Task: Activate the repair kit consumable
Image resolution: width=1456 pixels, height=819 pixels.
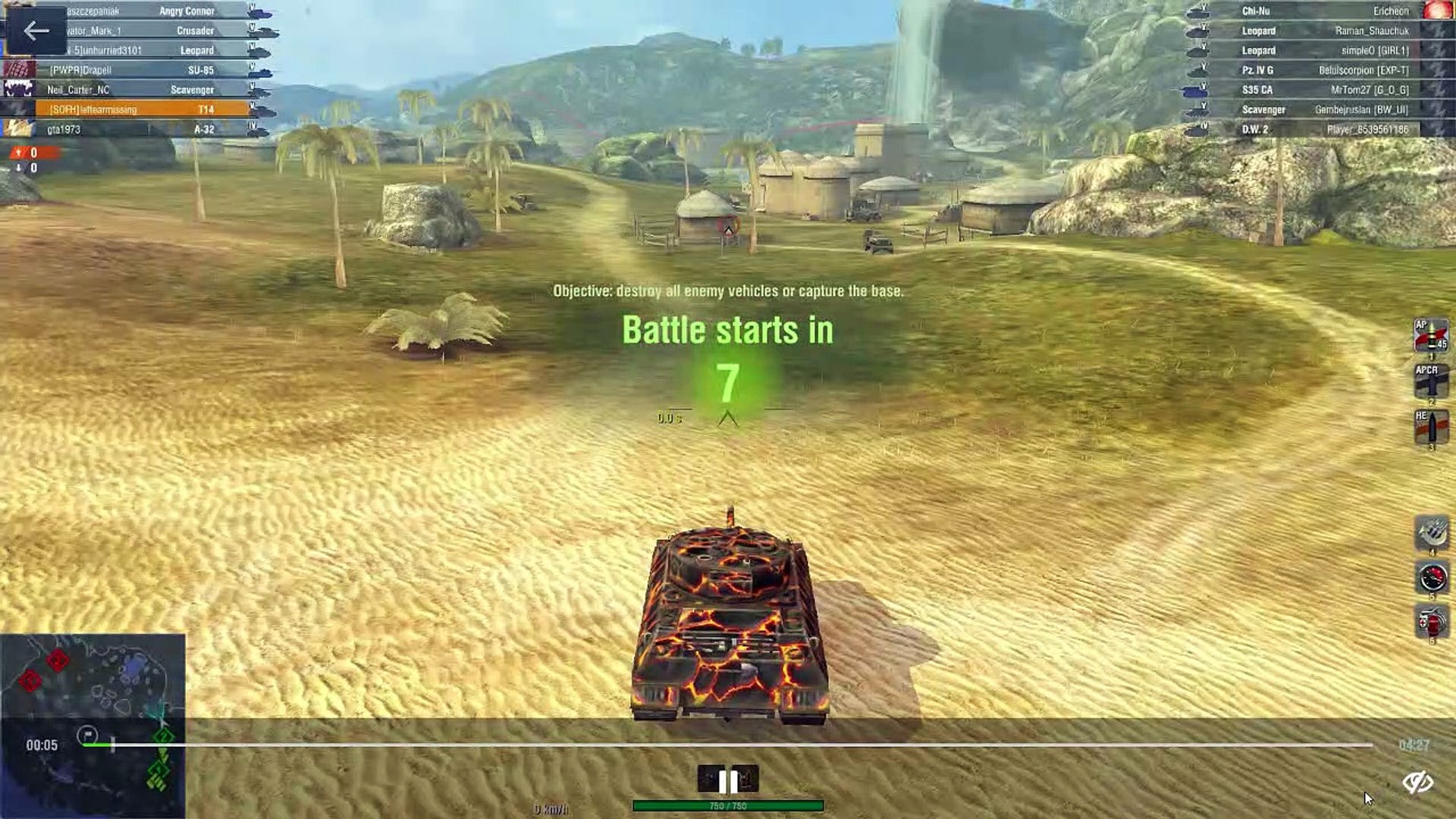Action: 1432,533
